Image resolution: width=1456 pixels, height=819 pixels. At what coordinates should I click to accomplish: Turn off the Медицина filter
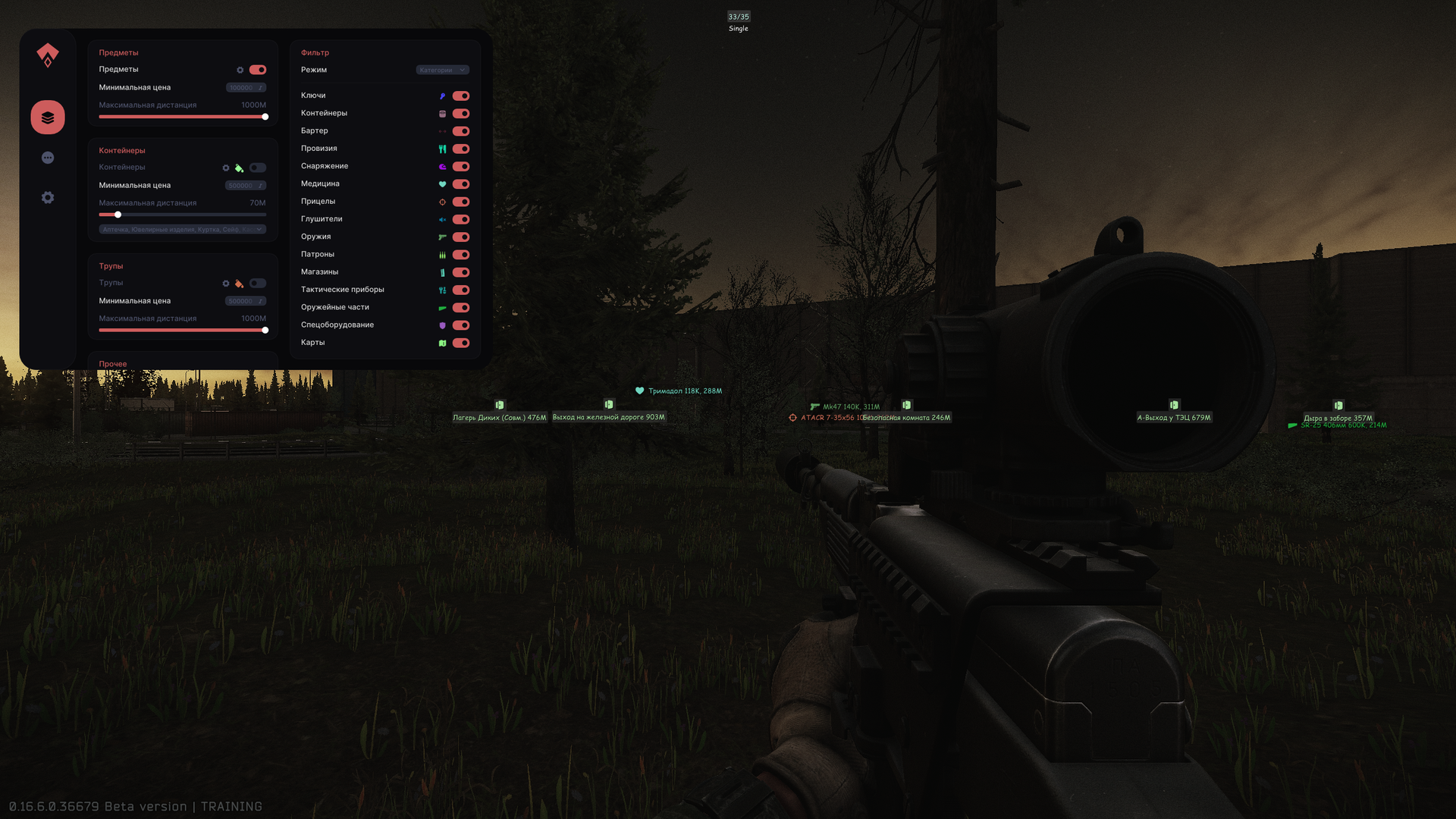tap(461, 184)
